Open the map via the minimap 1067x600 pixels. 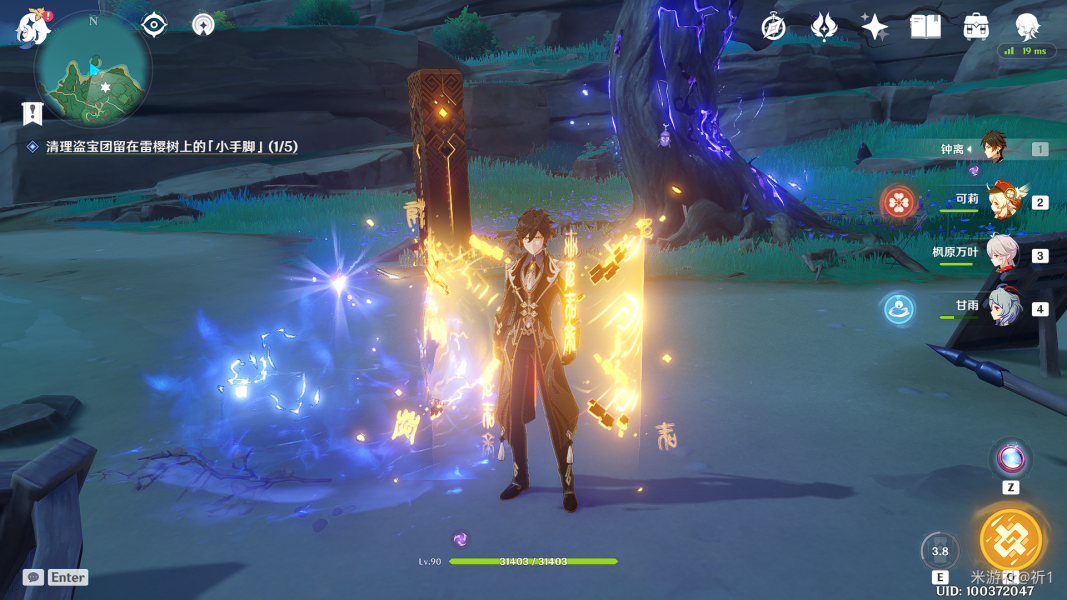coord(93,70)
